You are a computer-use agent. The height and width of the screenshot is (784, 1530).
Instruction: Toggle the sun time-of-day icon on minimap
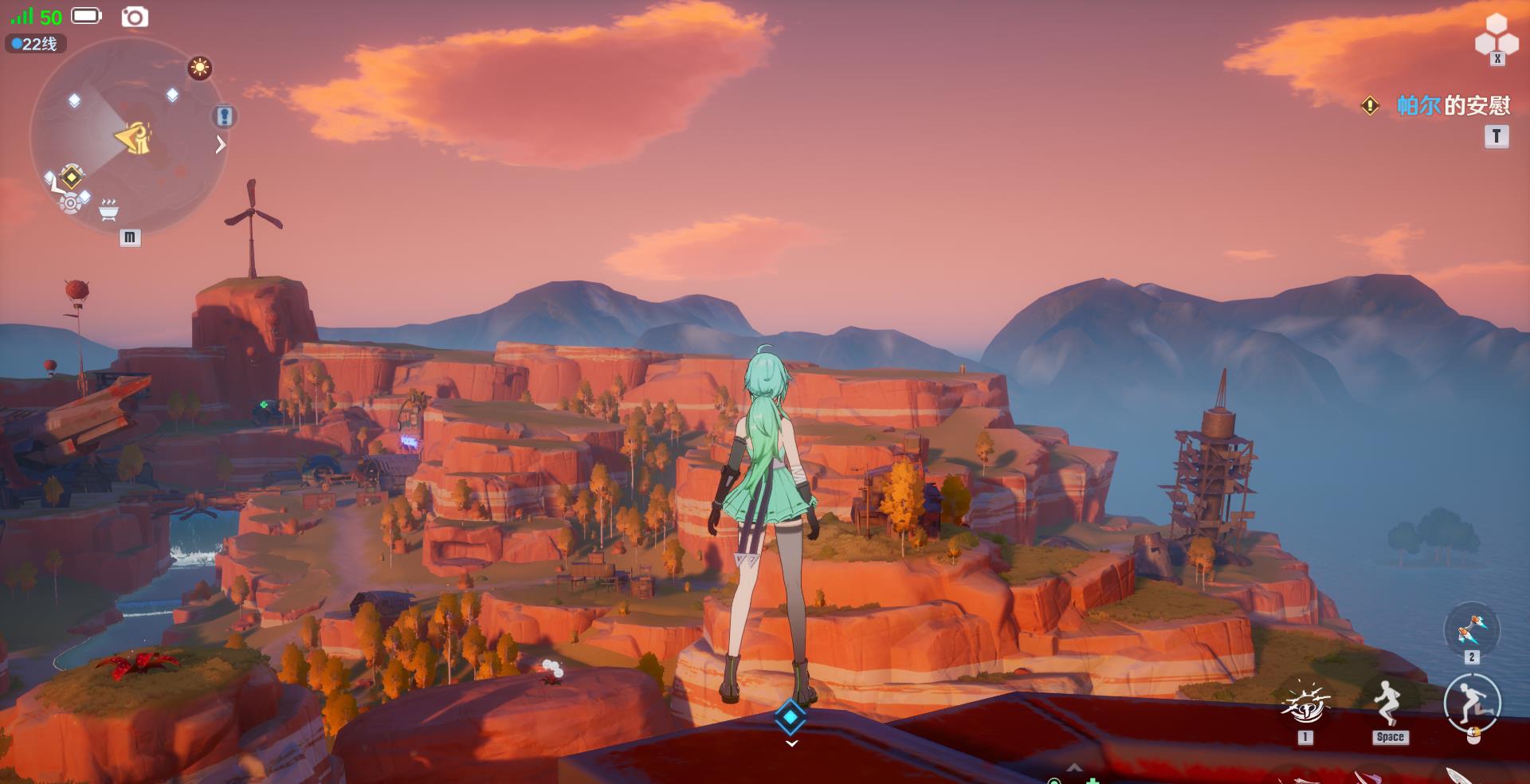point(199,68)
